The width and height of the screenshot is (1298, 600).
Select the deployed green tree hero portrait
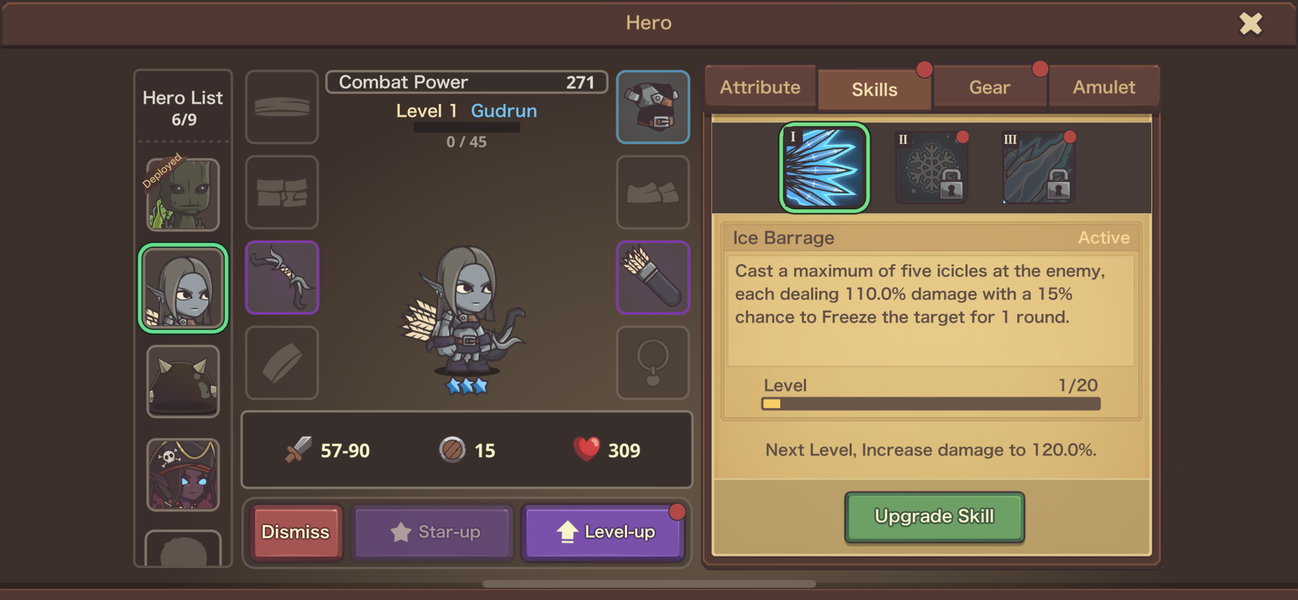pyautogui.click(x=183, y=194)
